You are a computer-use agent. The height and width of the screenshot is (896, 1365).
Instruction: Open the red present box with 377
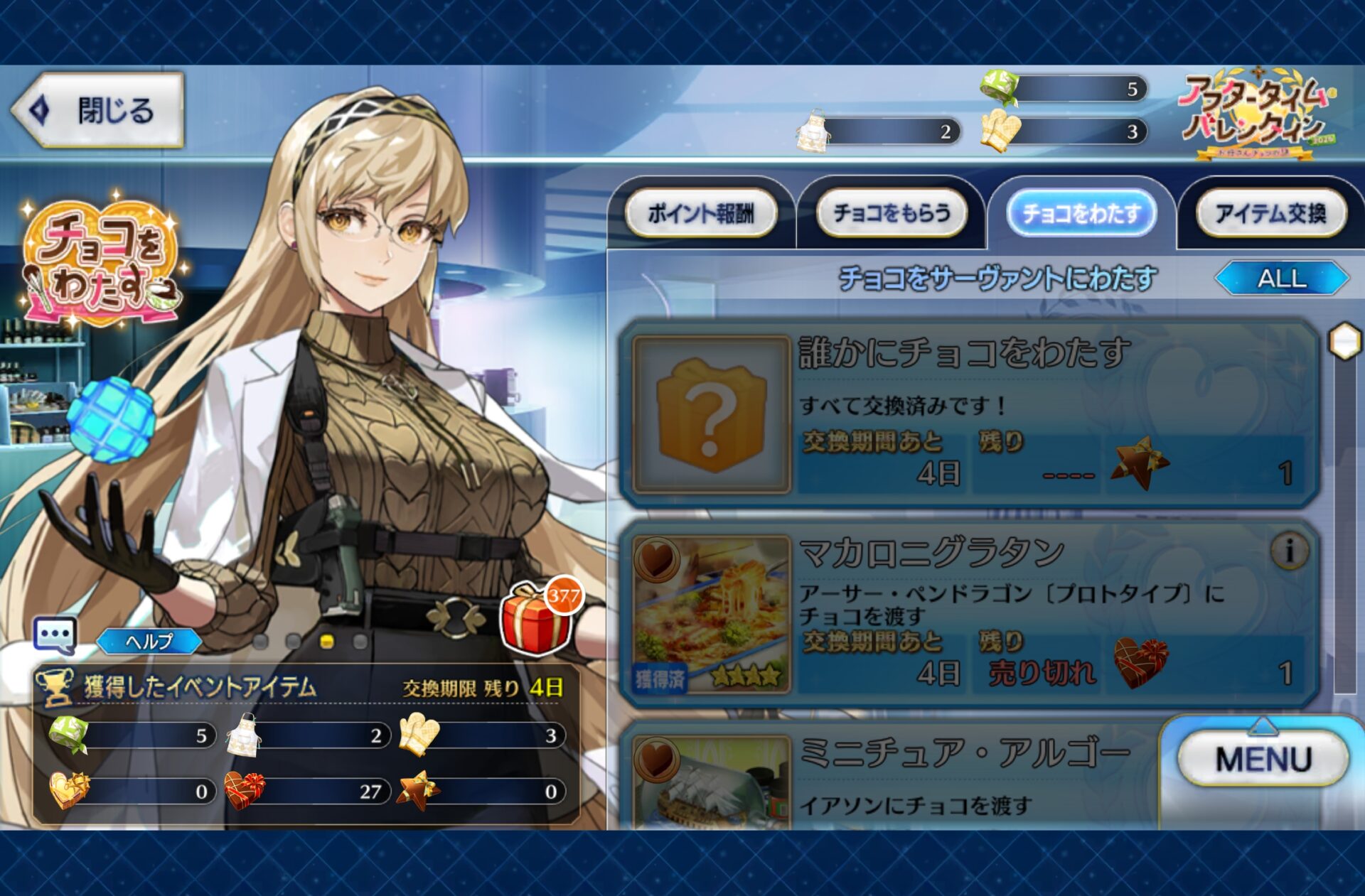(538, 617)
